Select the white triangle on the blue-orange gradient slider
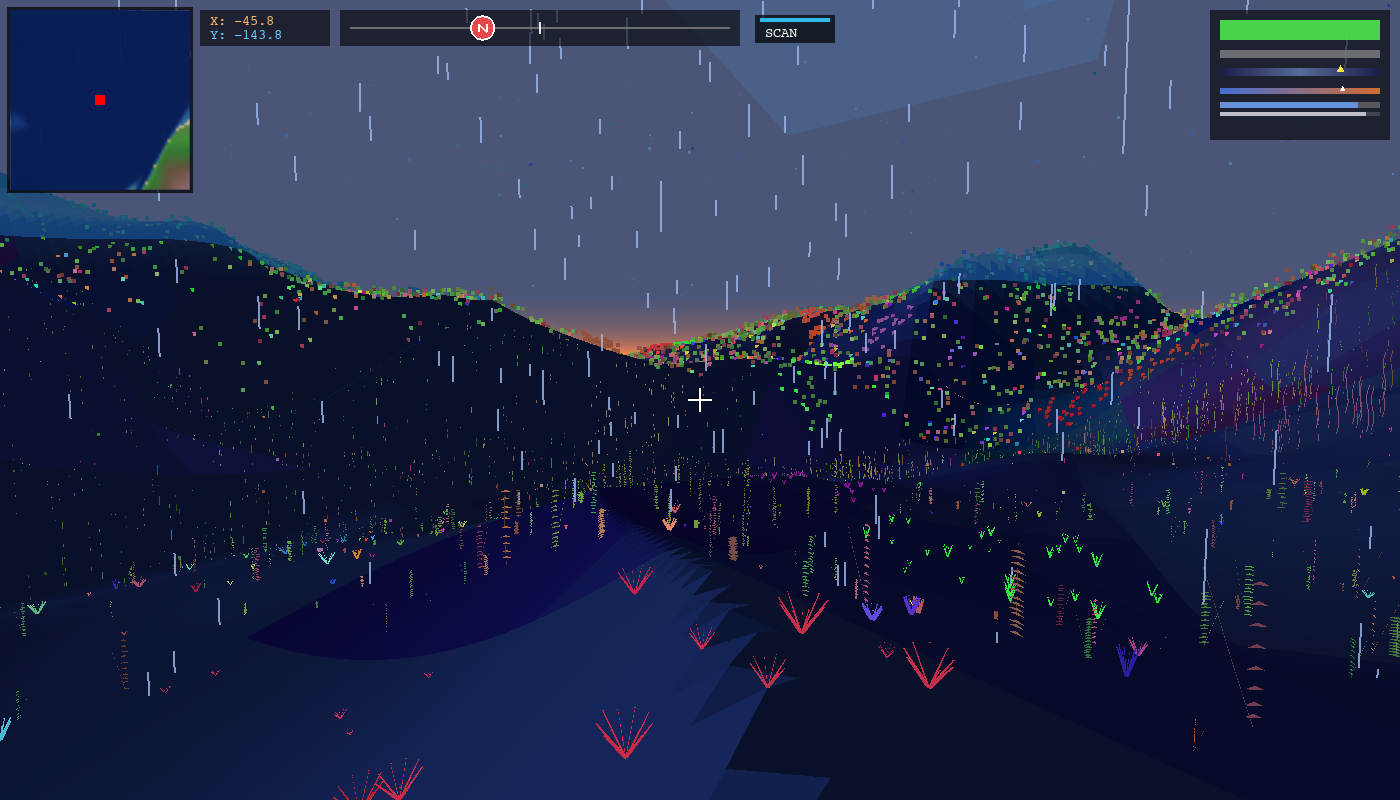 [x=1344, y=88]
